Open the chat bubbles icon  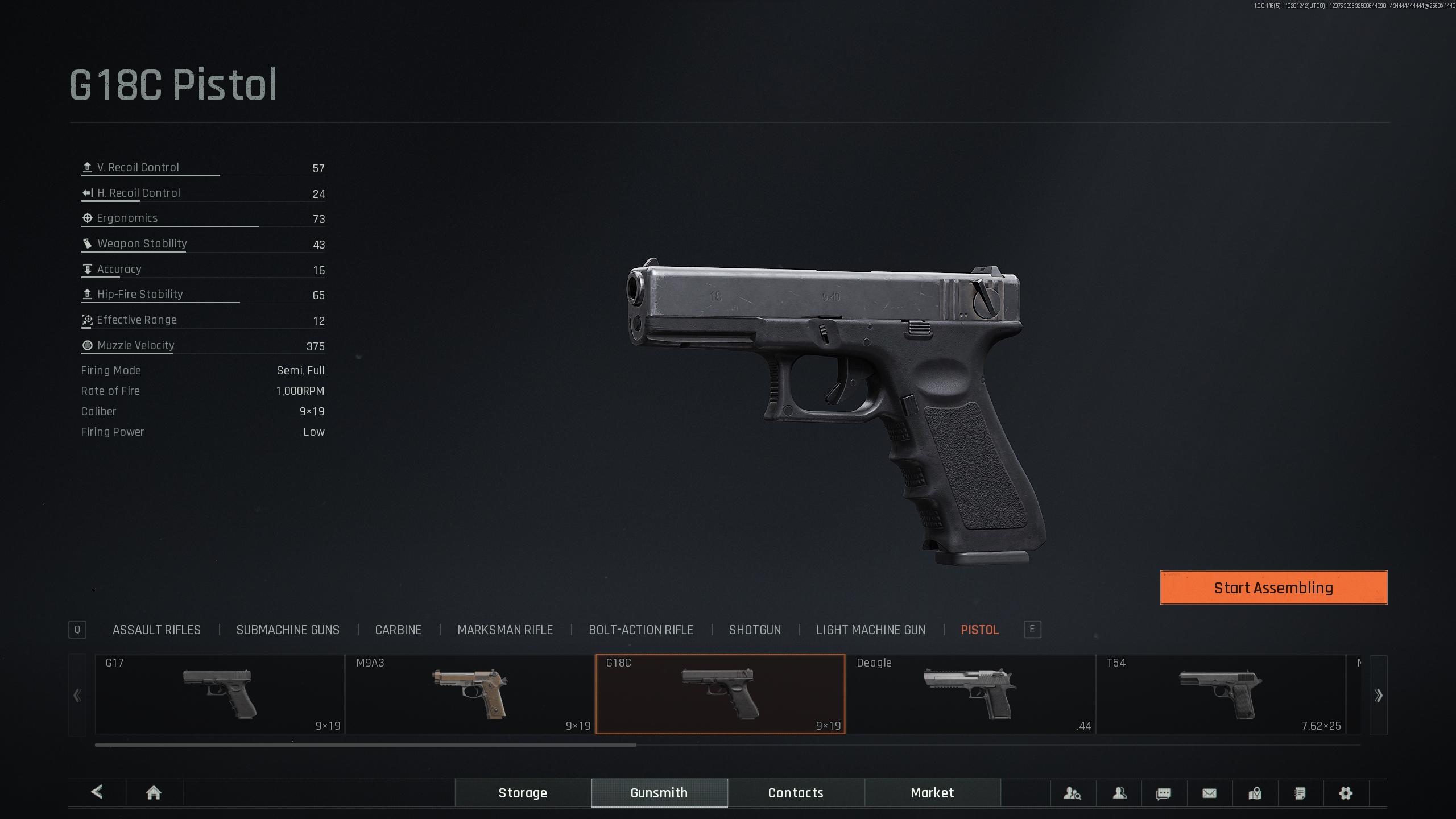click(1164, 793)
